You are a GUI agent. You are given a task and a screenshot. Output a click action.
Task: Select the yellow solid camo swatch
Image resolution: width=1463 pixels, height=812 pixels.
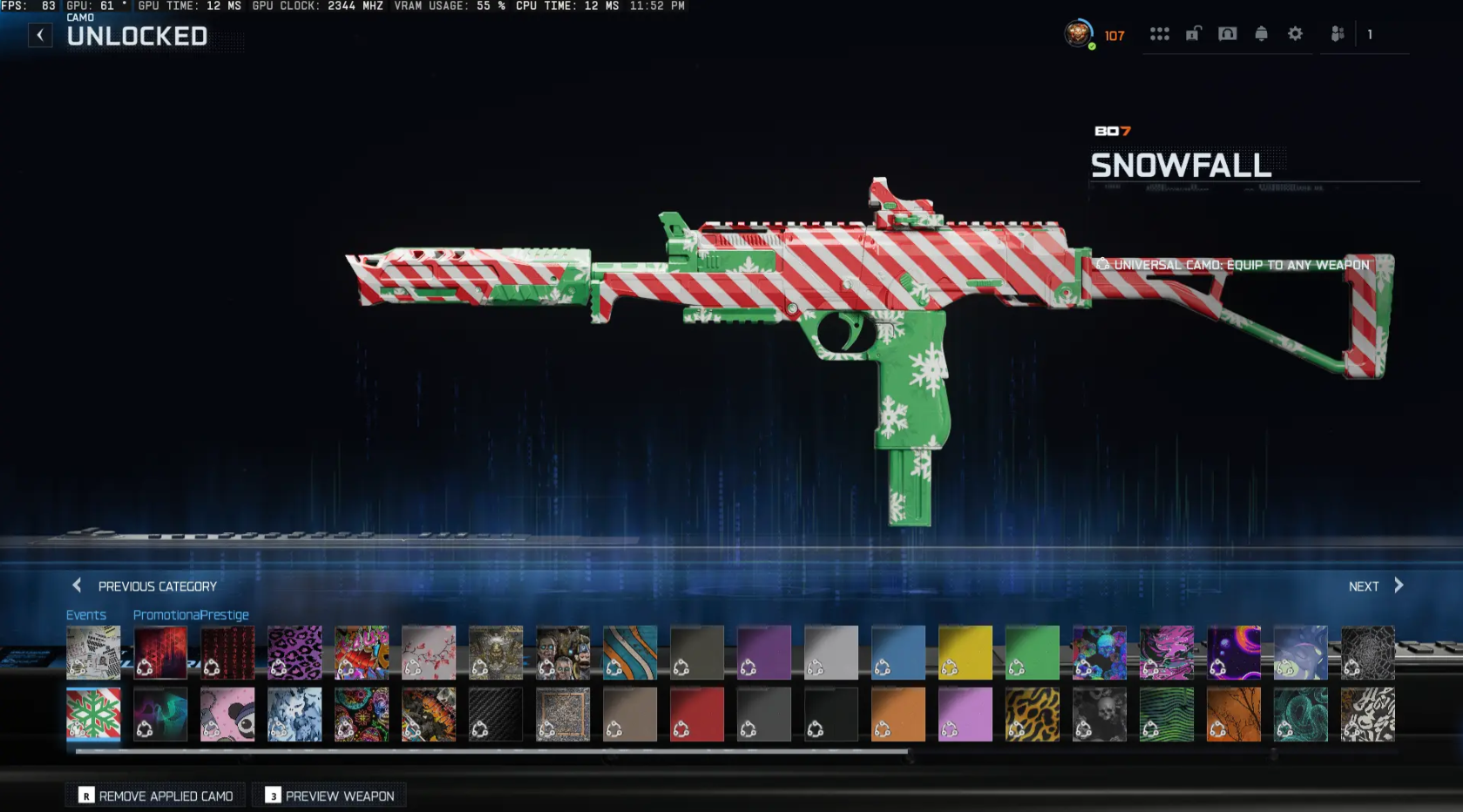tap(965, 652)
